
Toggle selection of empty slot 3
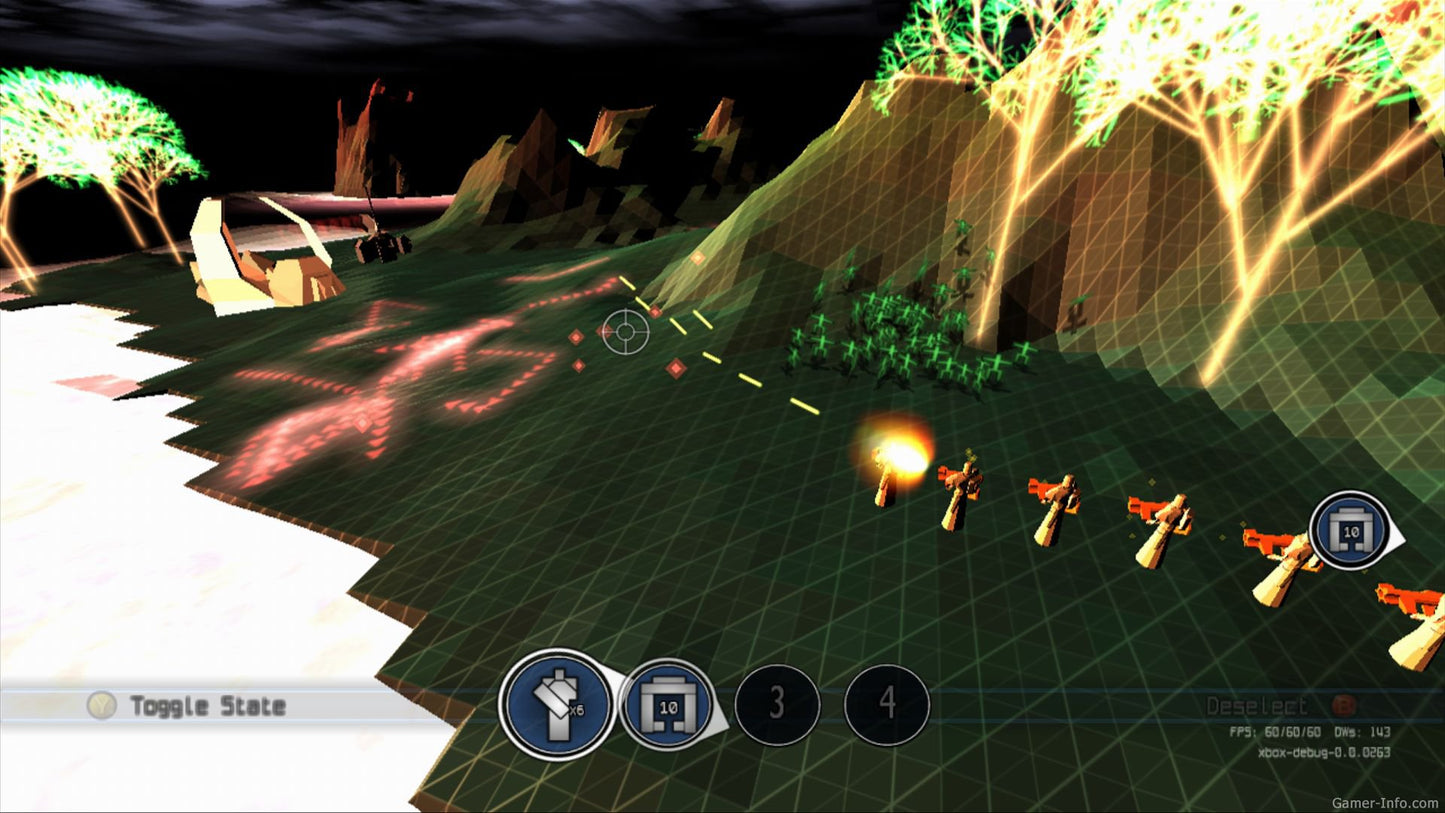click(780, 704)
